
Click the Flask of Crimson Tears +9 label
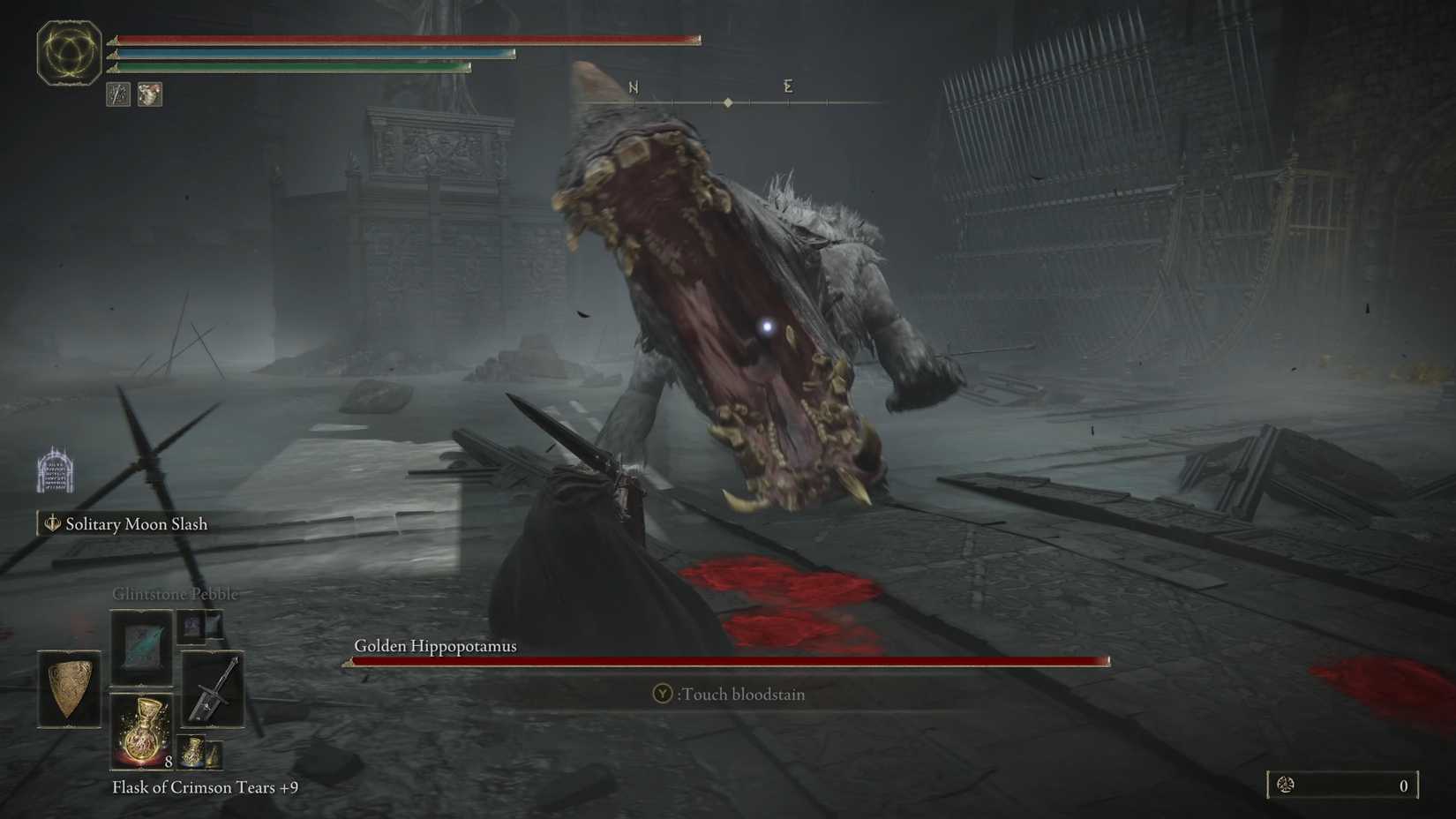tap(203, 787)
